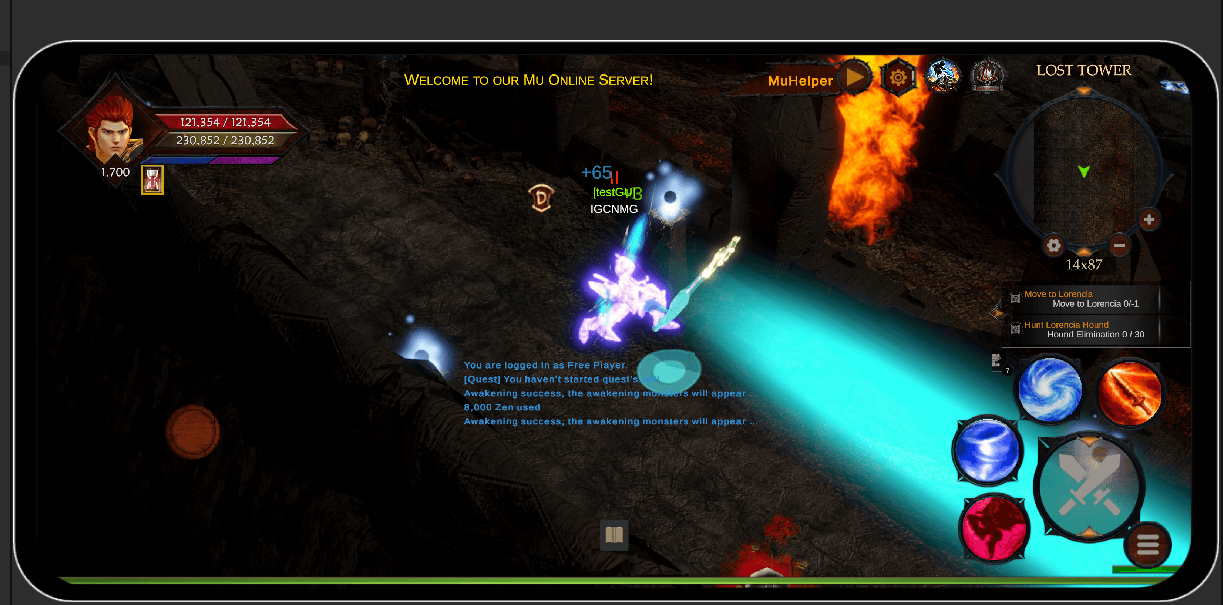Click the red-haired character portrait
The height and width of the screenshot is (605, 1223).
108,129
